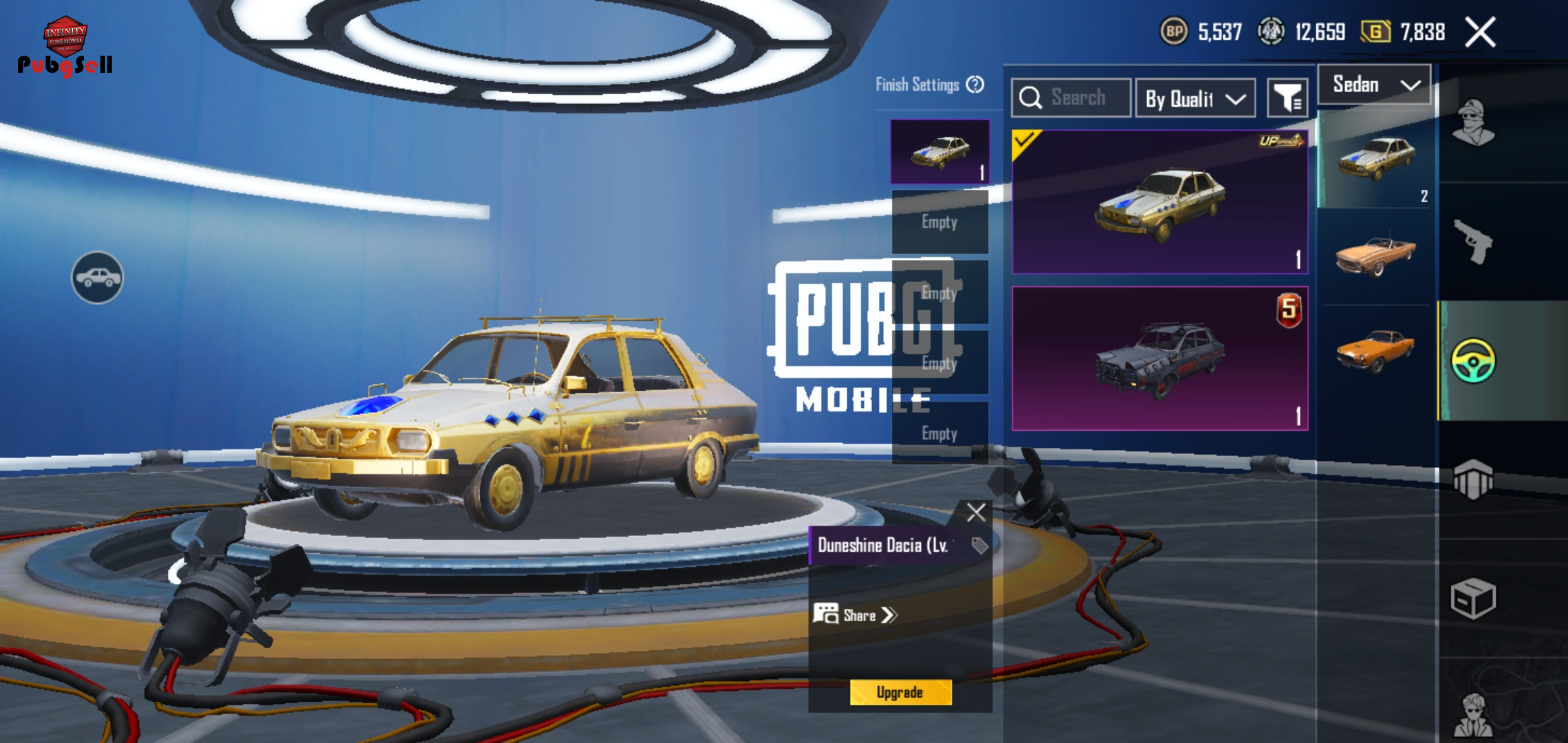Toggle the car view button

[x=98, y=277]
